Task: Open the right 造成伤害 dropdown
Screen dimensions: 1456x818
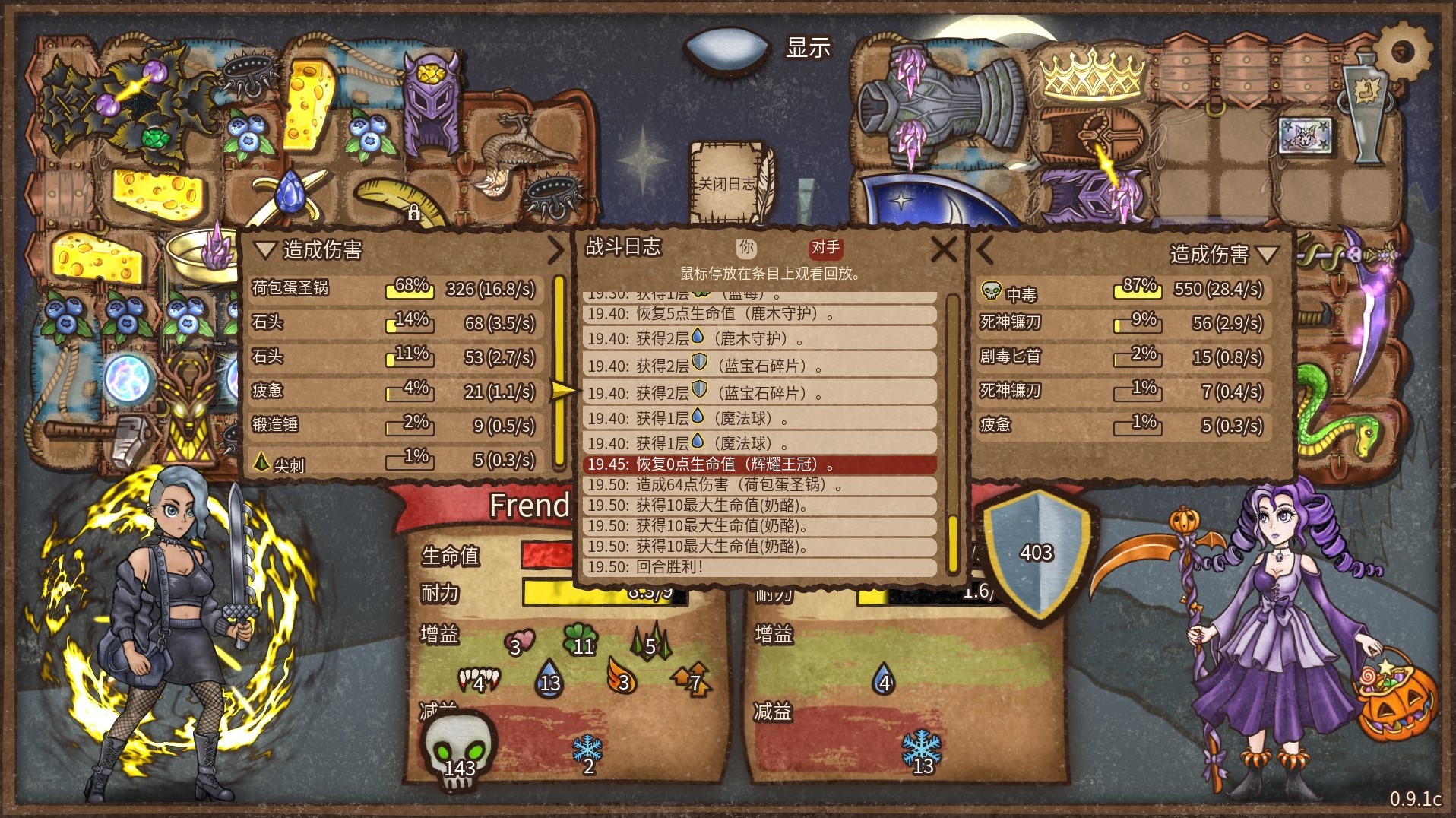Action: pyautogui.click(x=1267, y=254)
